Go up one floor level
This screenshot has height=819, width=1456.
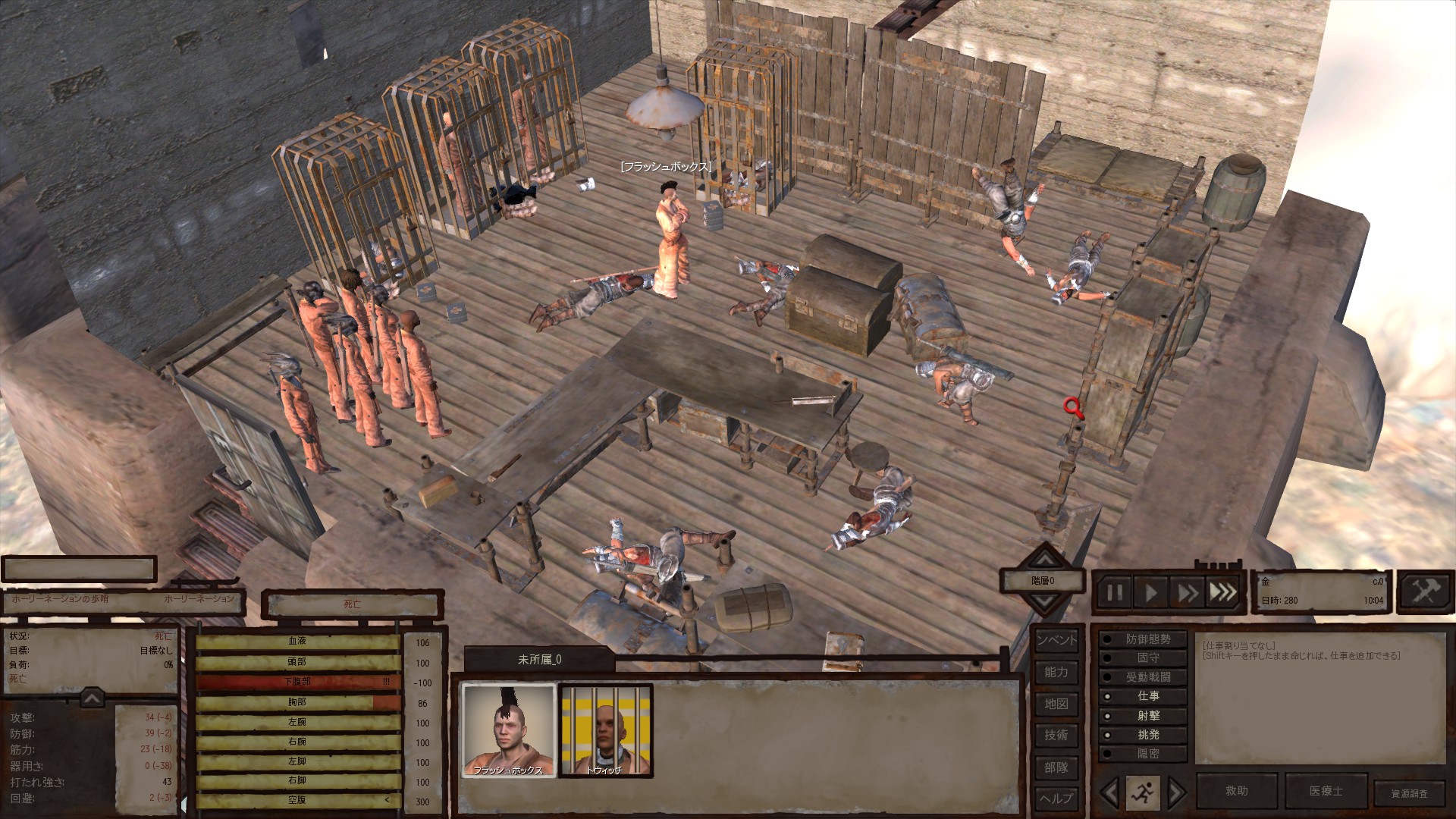[1045, 560]
